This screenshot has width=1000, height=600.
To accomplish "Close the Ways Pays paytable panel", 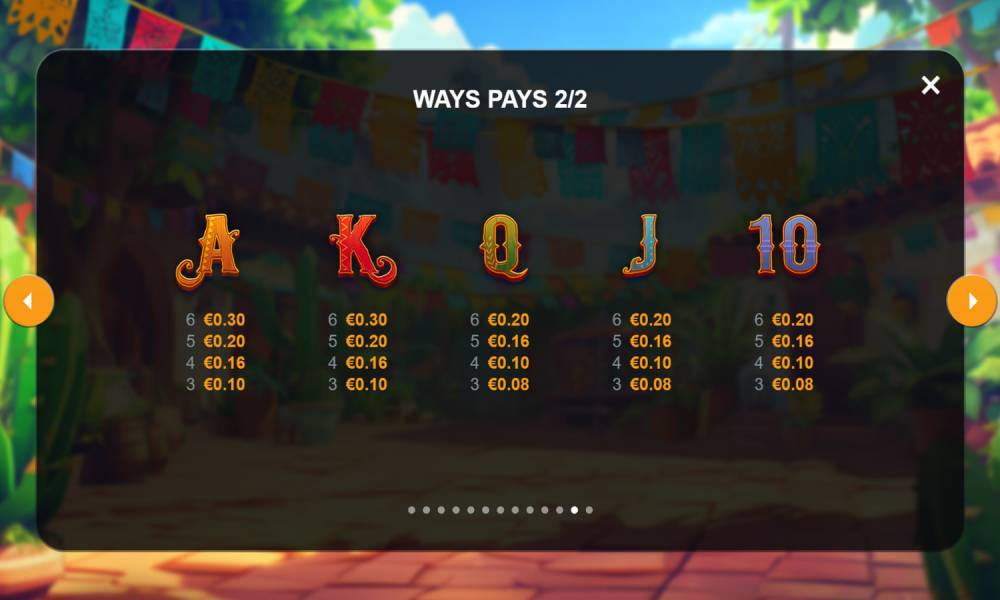I will 930,86.
